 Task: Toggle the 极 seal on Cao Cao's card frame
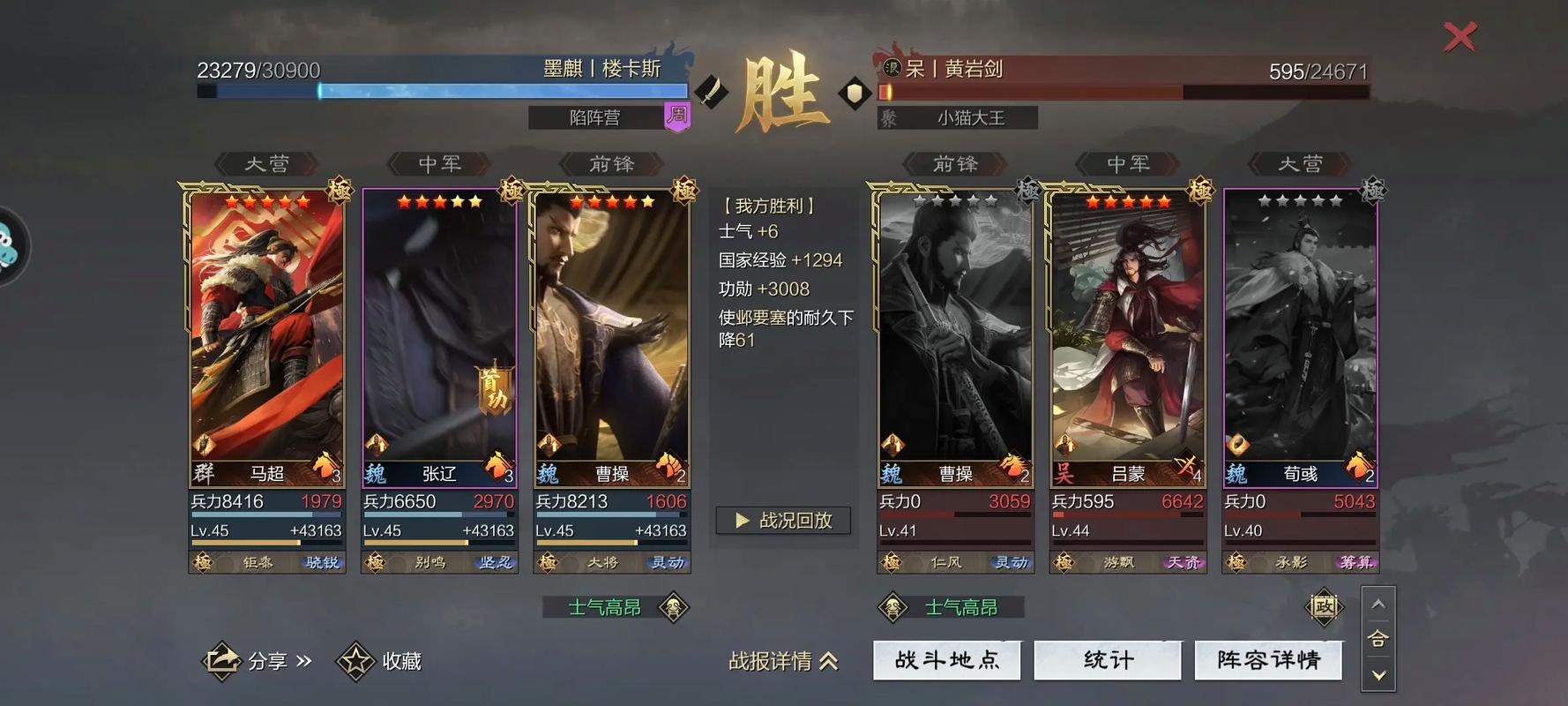tap(685, 190)
